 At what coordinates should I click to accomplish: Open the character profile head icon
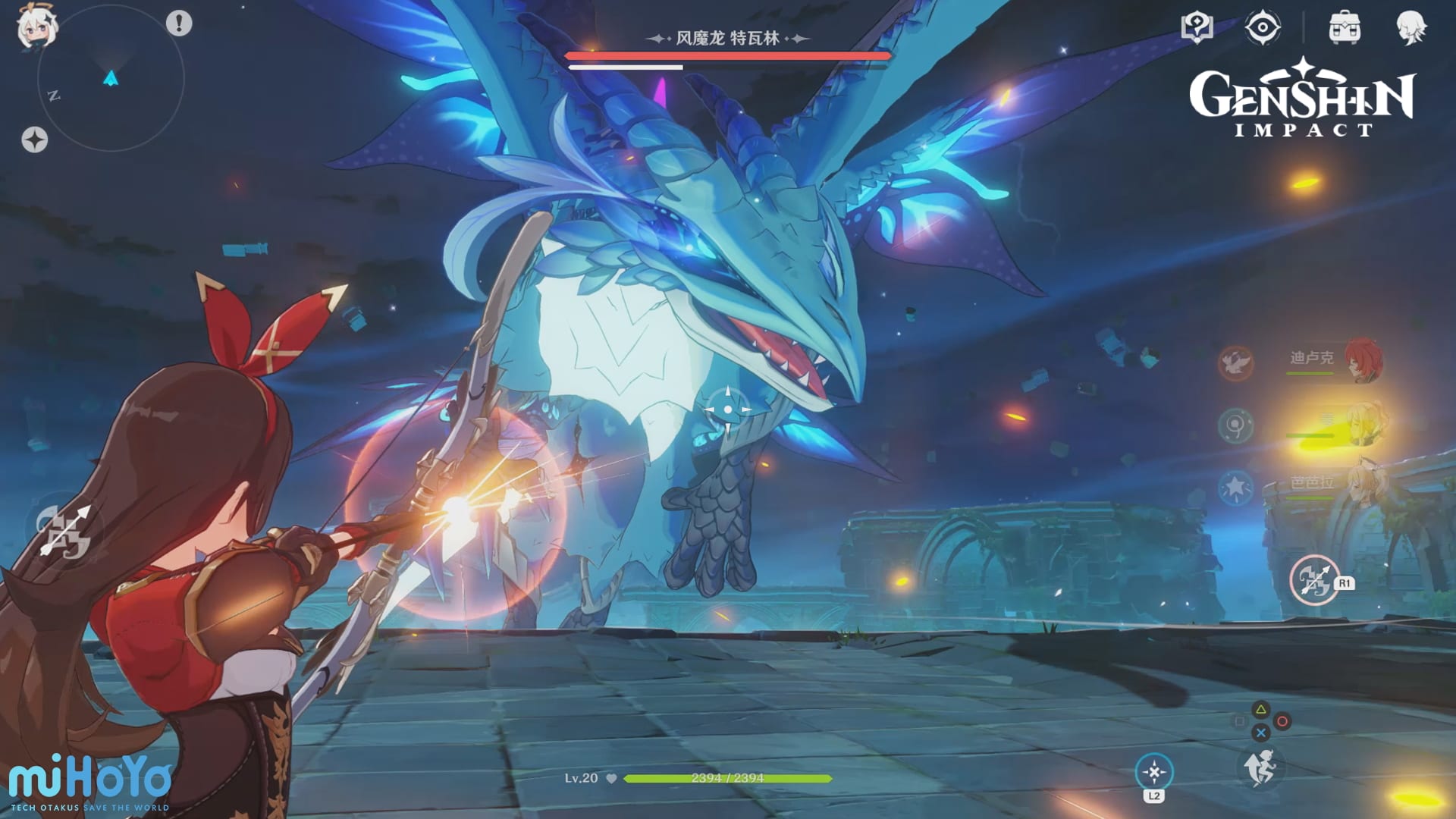(1410, 28)
